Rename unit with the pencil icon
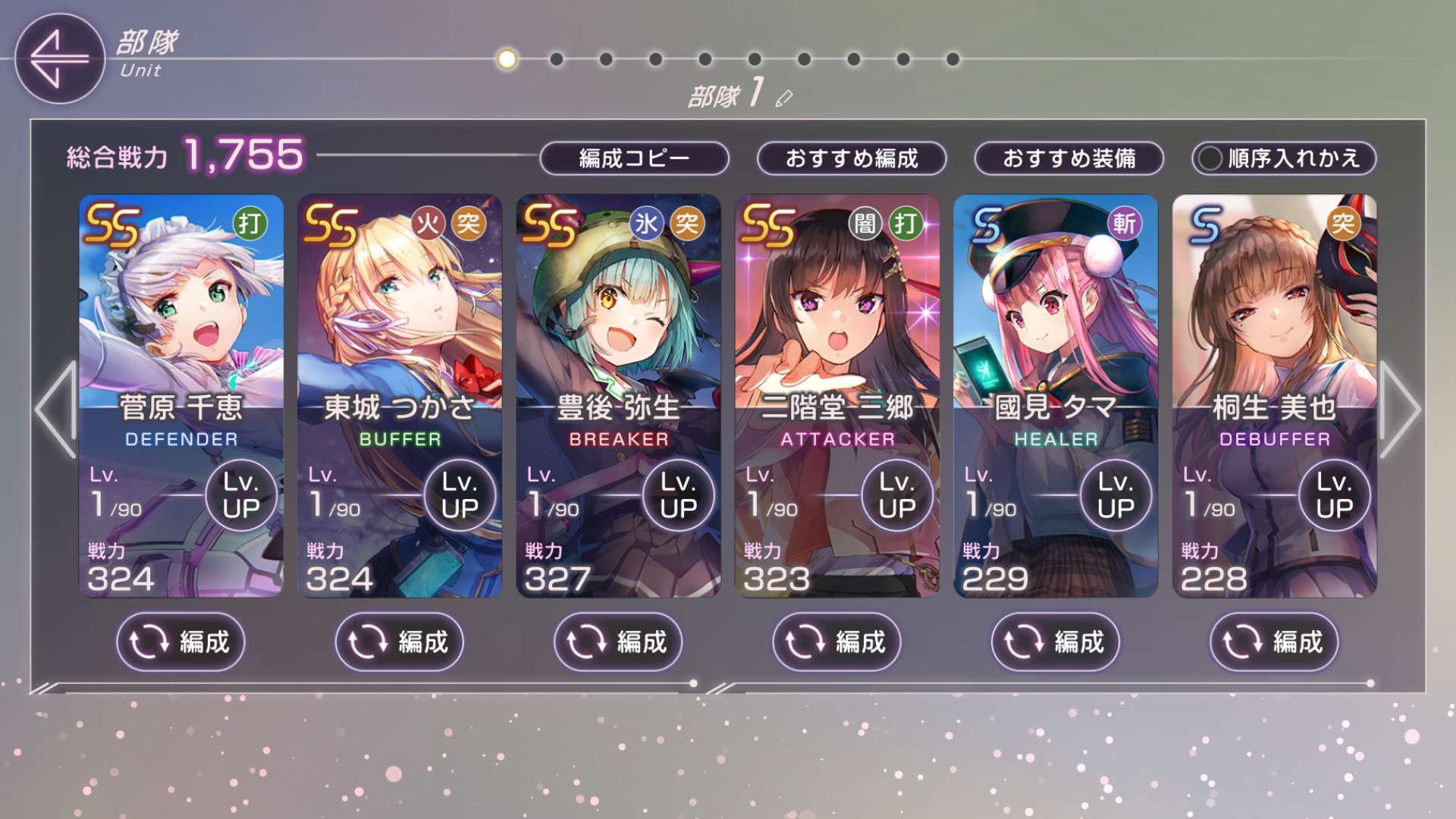The height and width of the screenshot is (819, 1456). (x=784, y=98)
